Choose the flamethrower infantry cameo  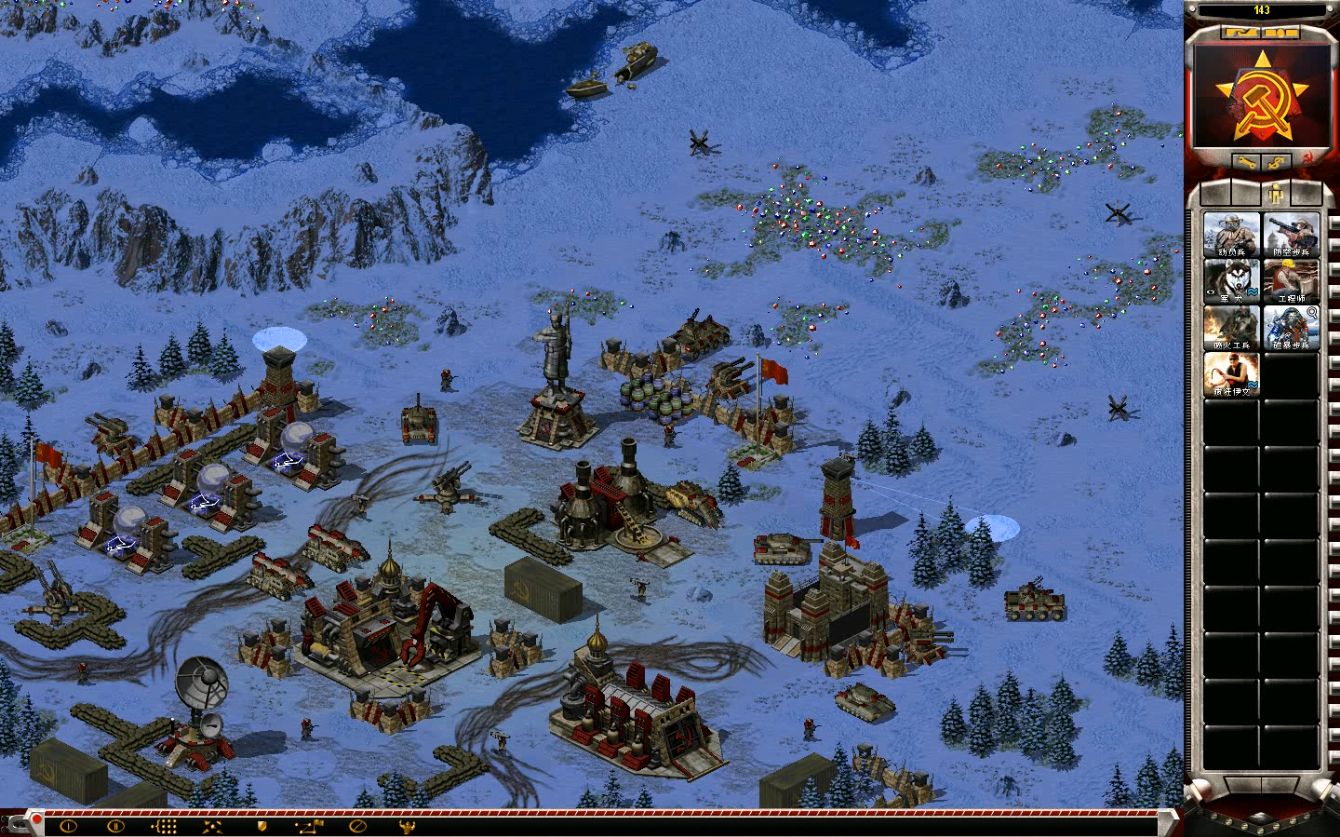[1231, 328]
